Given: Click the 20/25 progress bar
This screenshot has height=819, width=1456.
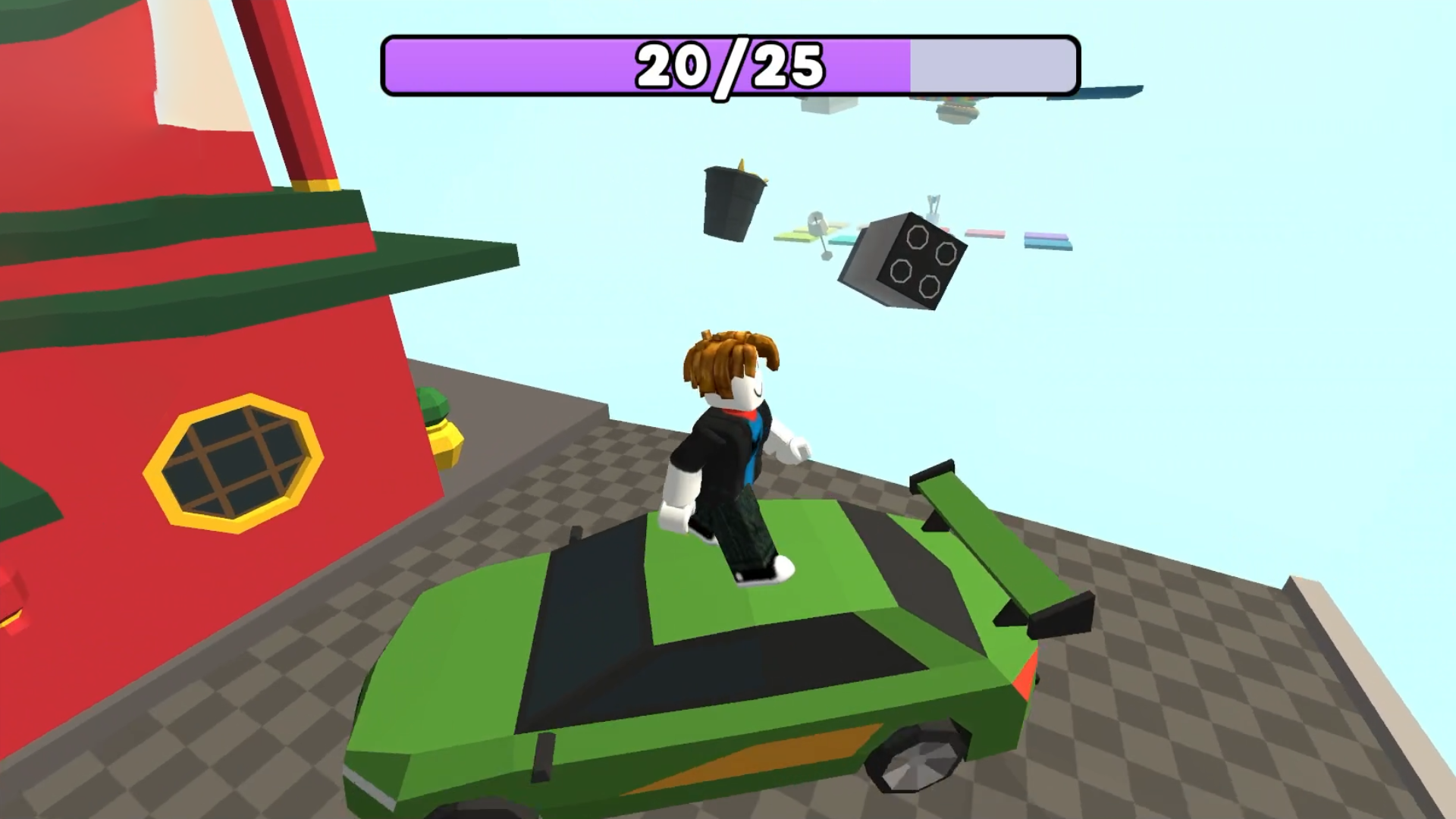Looking at the screenshot, I should [x=728, y=67].
